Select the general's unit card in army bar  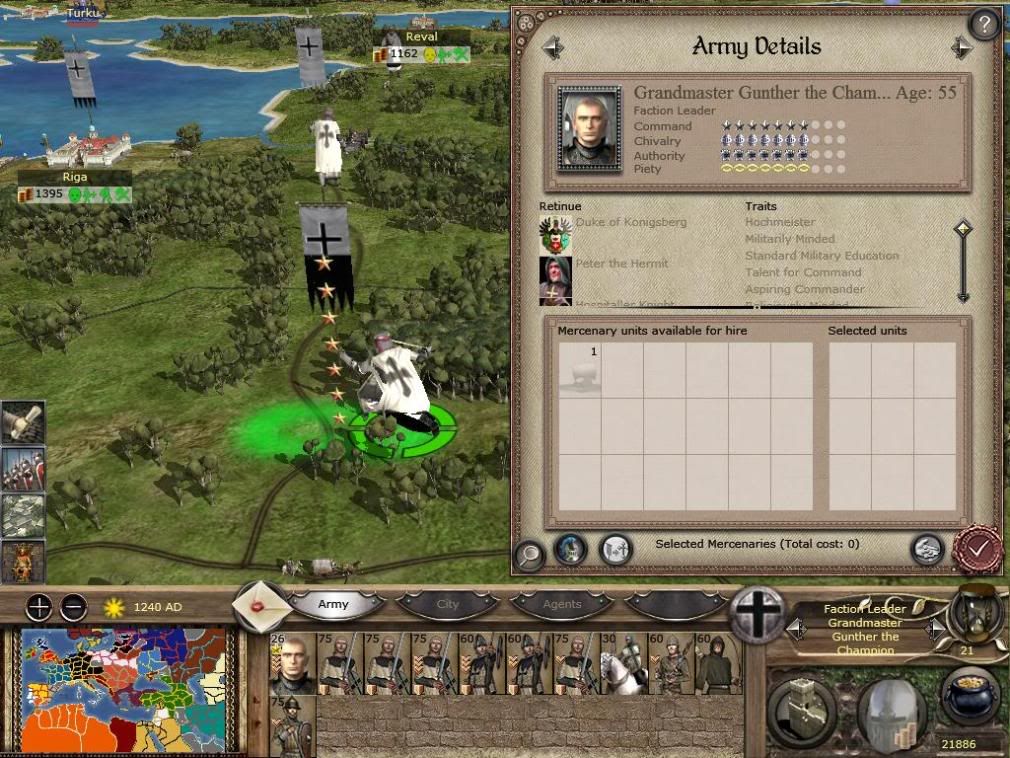[x=292, y=663]
